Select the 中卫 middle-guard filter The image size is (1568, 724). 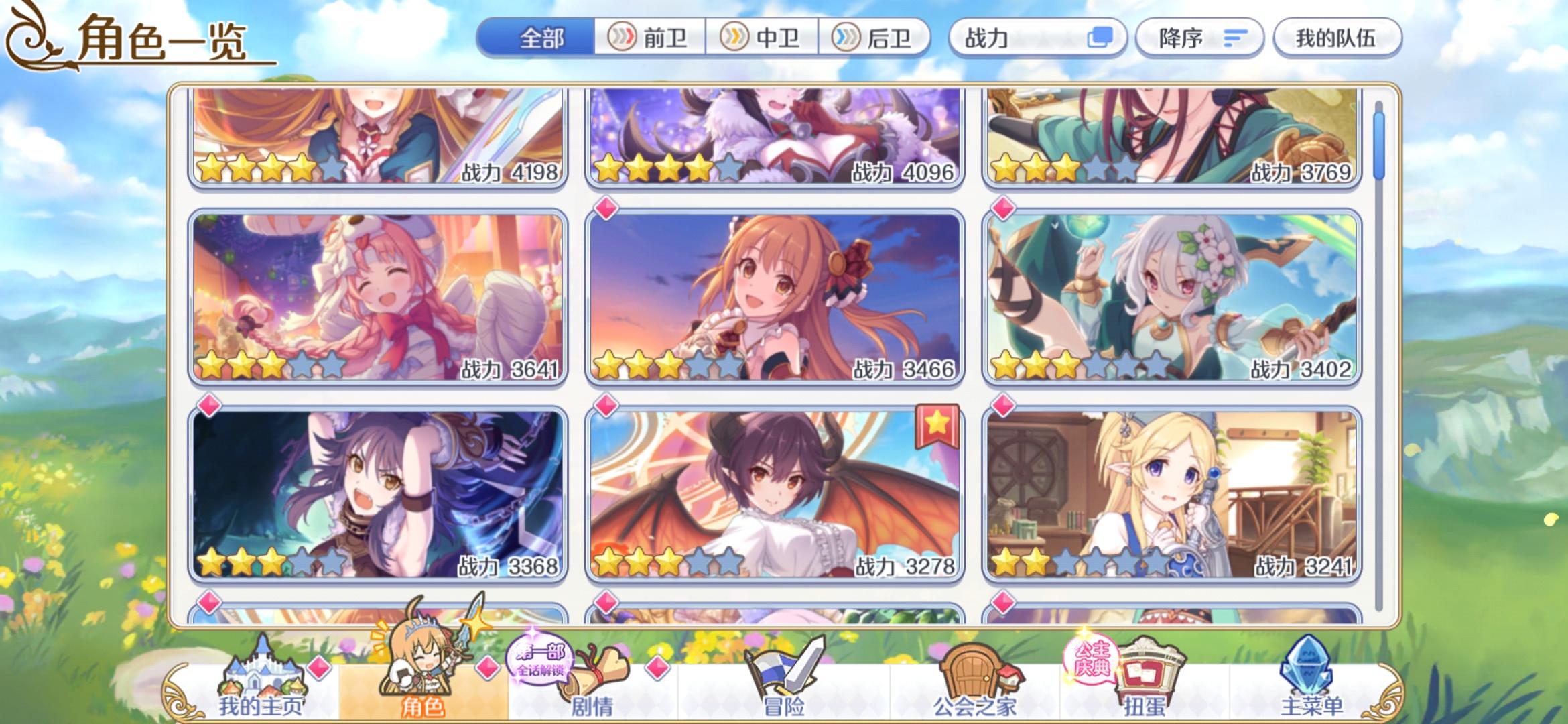(x=761, y=38)
